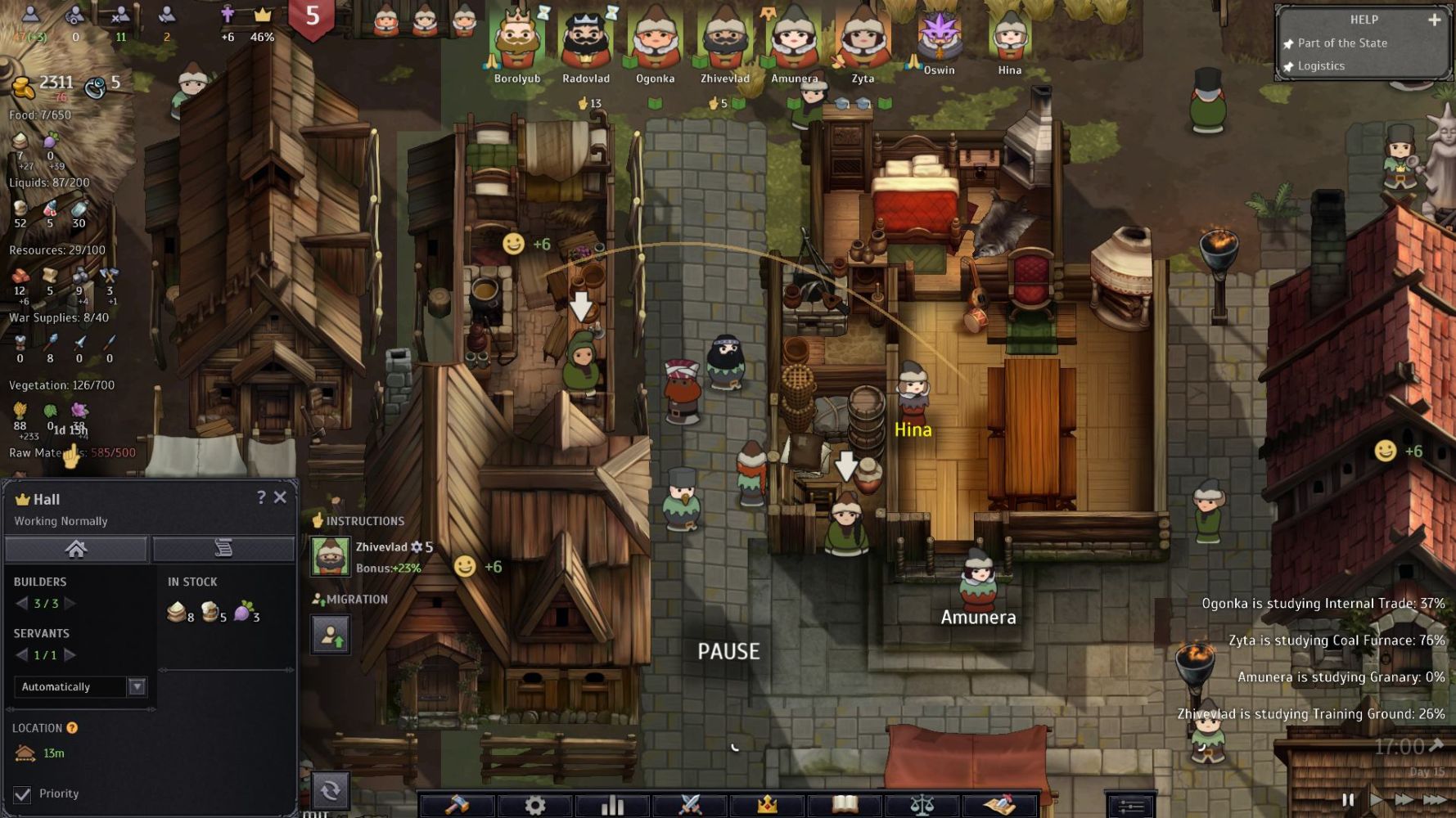The width and height of the screenshot is (1456, 818).
Task: Open the scales law menu
Action: [x=922, y=805]
